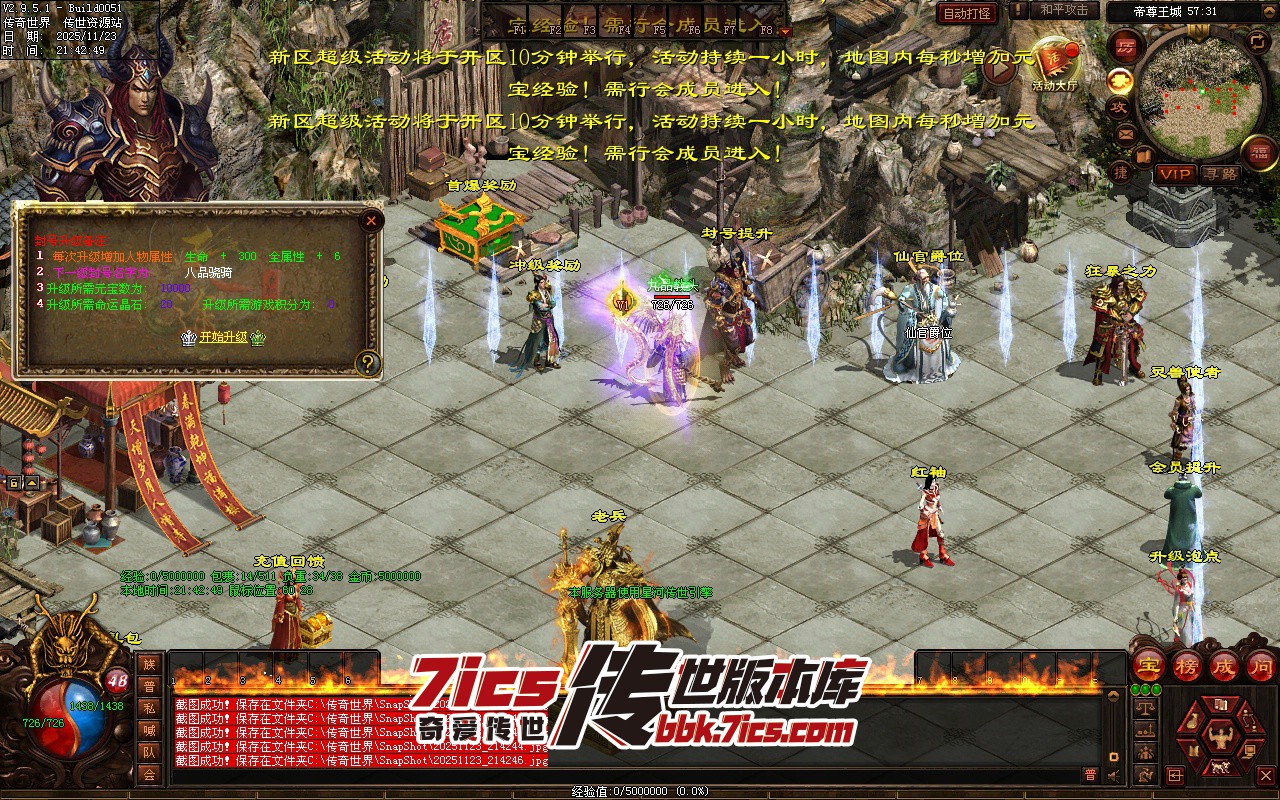Toggle the 自动打怪 auto-fight button

pyautogui.click(x=967, y=13)
